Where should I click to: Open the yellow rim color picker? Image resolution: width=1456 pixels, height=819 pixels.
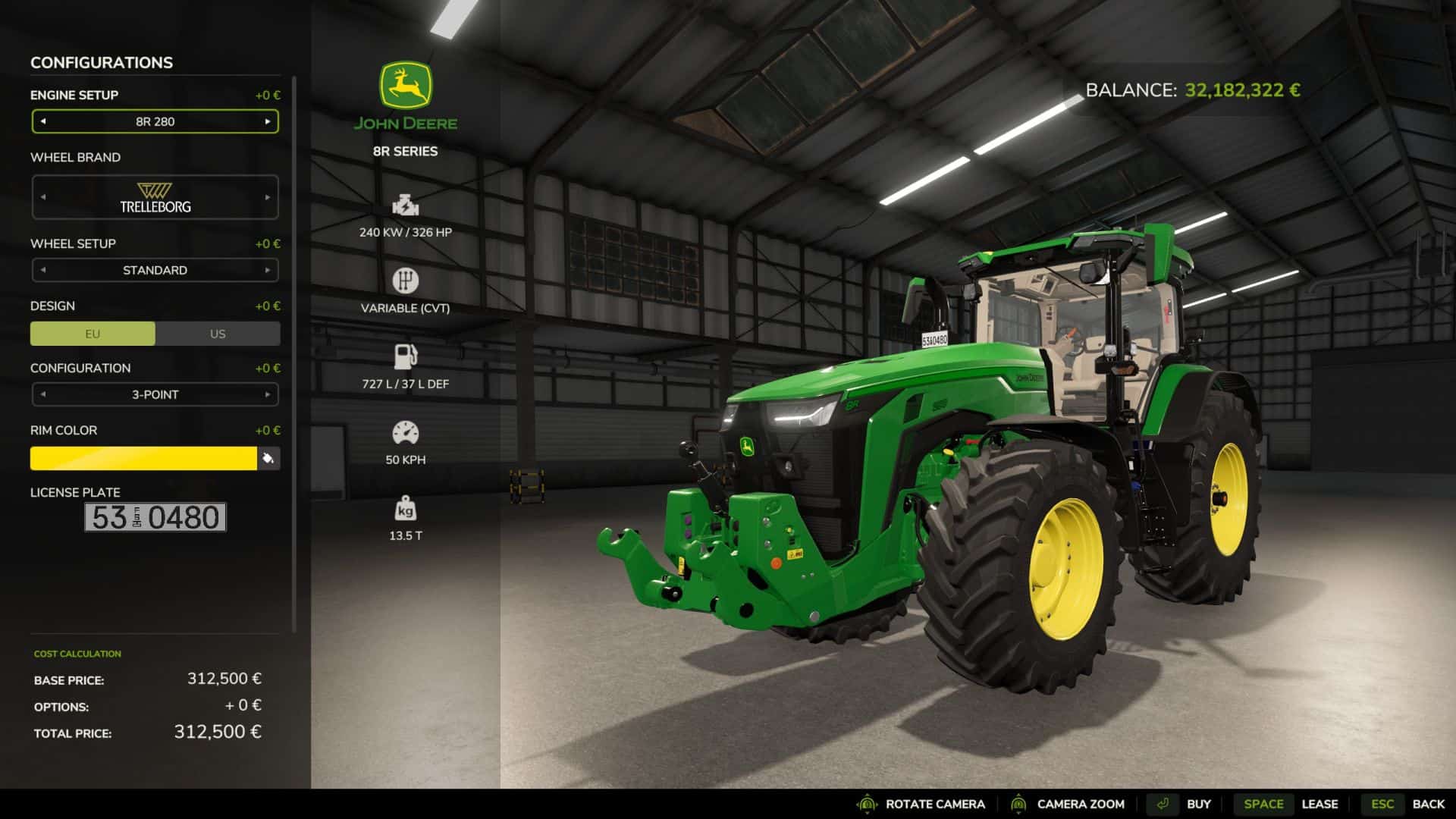(x=143, y=458)
